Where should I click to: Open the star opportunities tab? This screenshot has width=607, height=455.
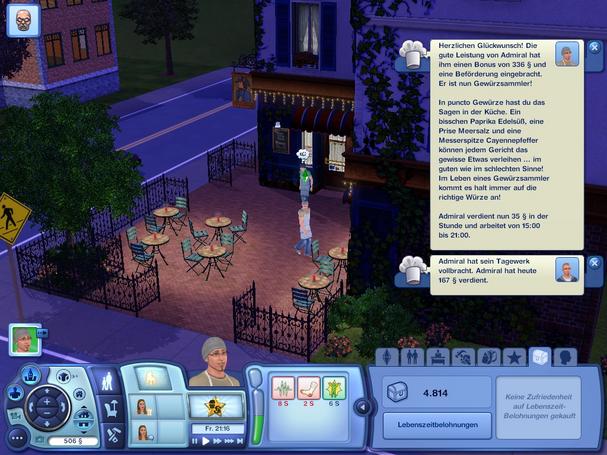click(514, 357)
